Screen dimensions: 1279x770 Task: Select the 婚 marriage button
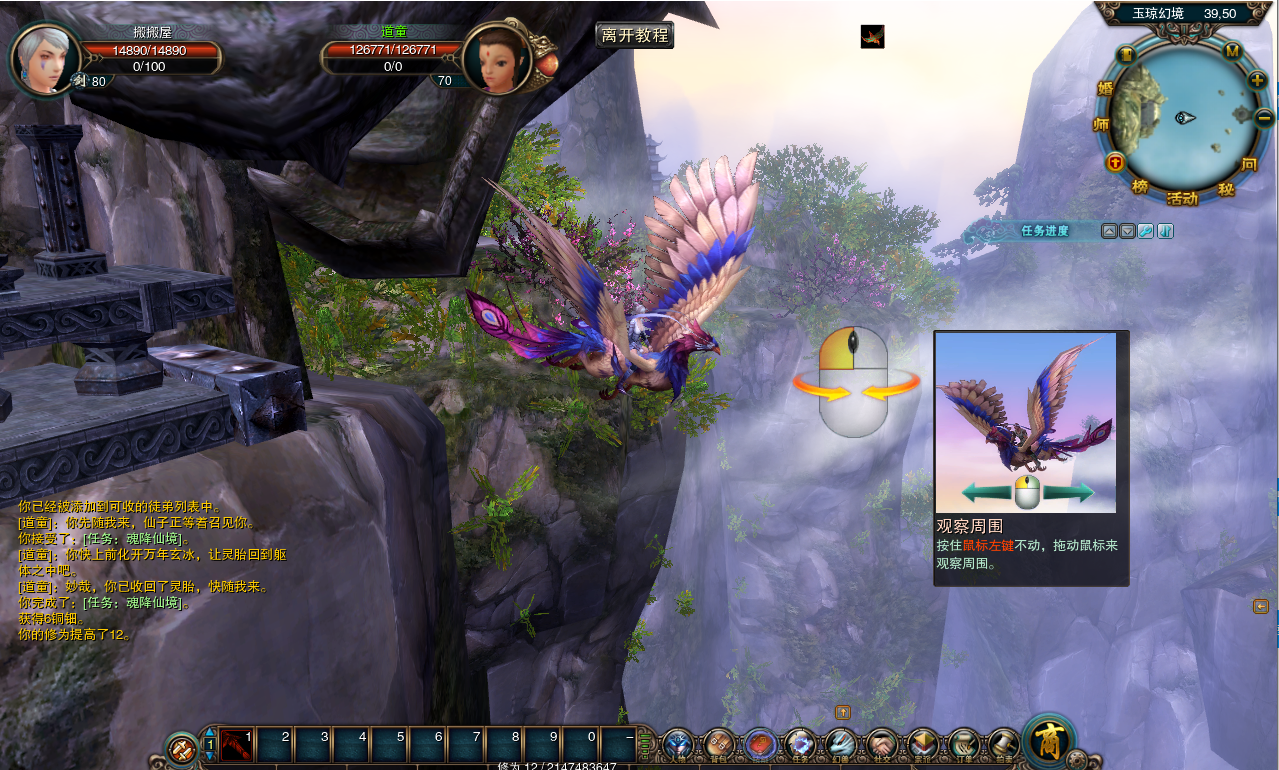pos(1105,88)
